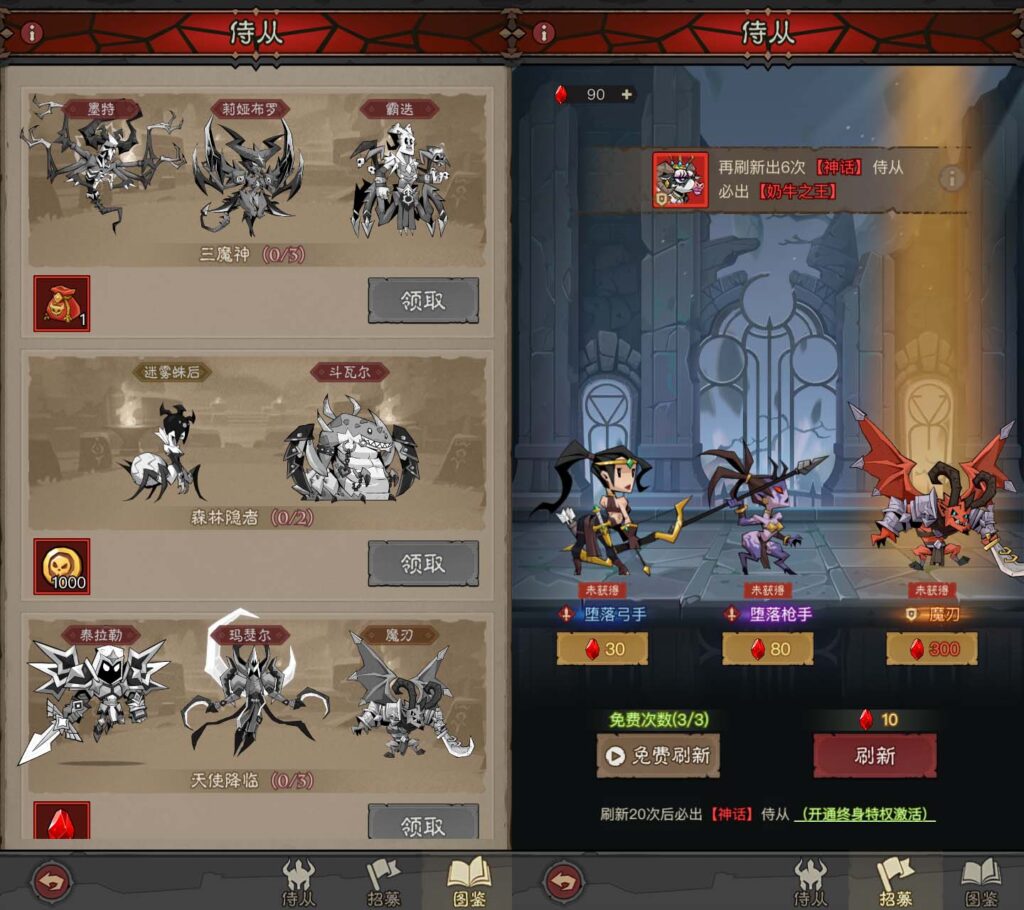1024x910 pixels.
Task: Use the 免费刷新 free refresh button
Action: pyautogui.click(x=657, y=755)
